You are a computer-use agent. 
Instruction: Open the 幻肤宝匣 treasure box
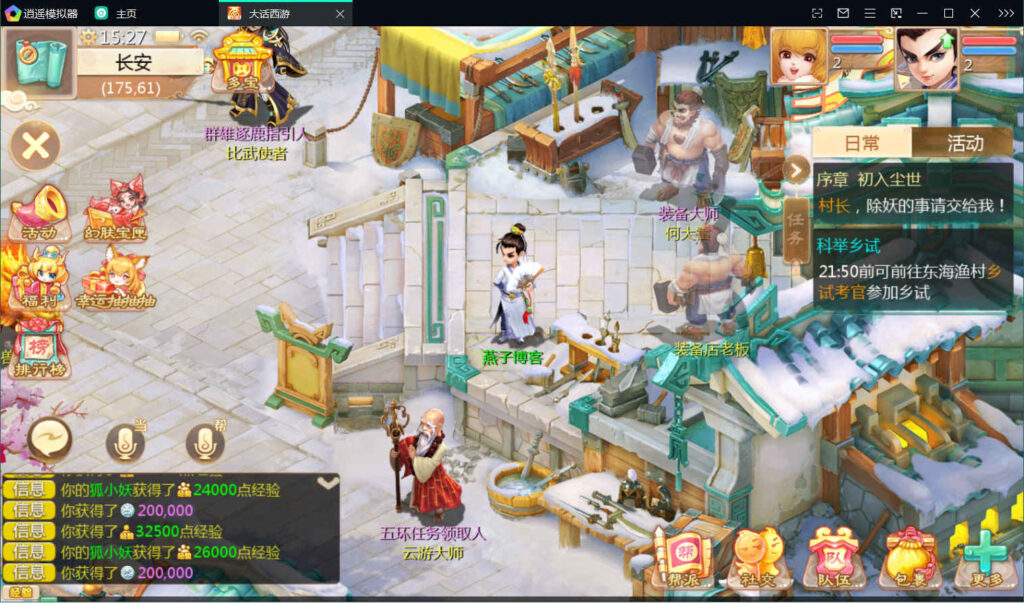[x=115, y=213]
